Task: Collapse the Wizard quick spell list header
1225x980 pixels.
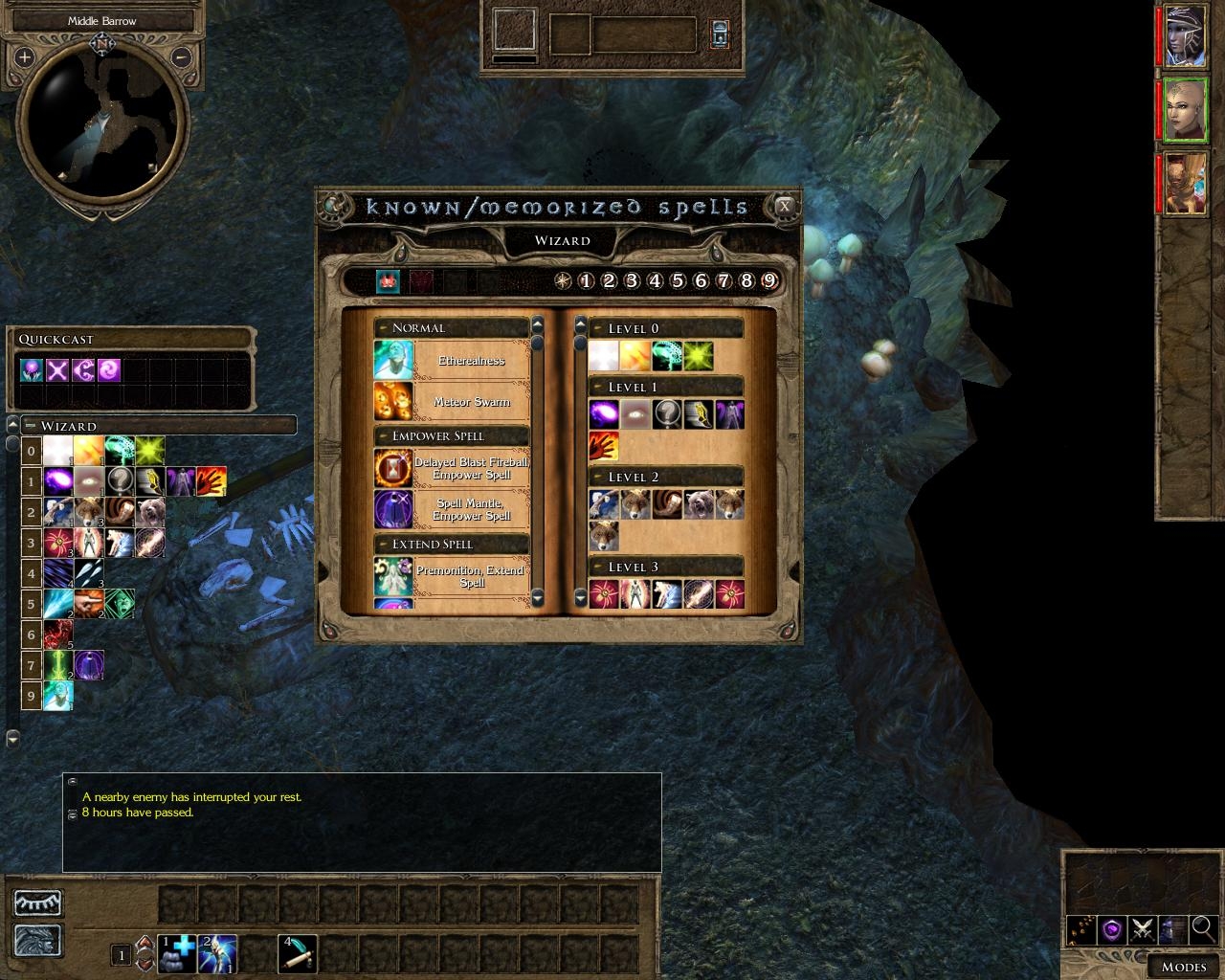Action: [x=31, y=426]
